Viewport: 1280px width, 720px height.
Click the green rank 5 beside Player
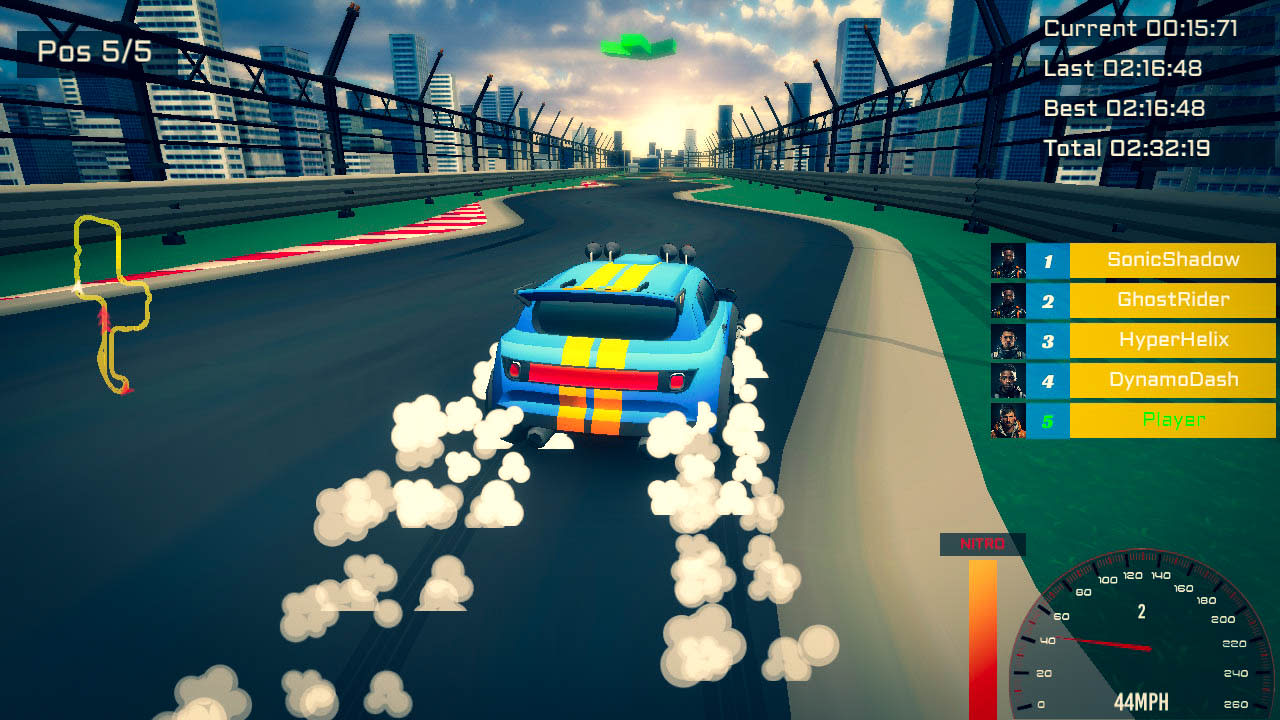pyautogui.click(x=1049, y=421)
